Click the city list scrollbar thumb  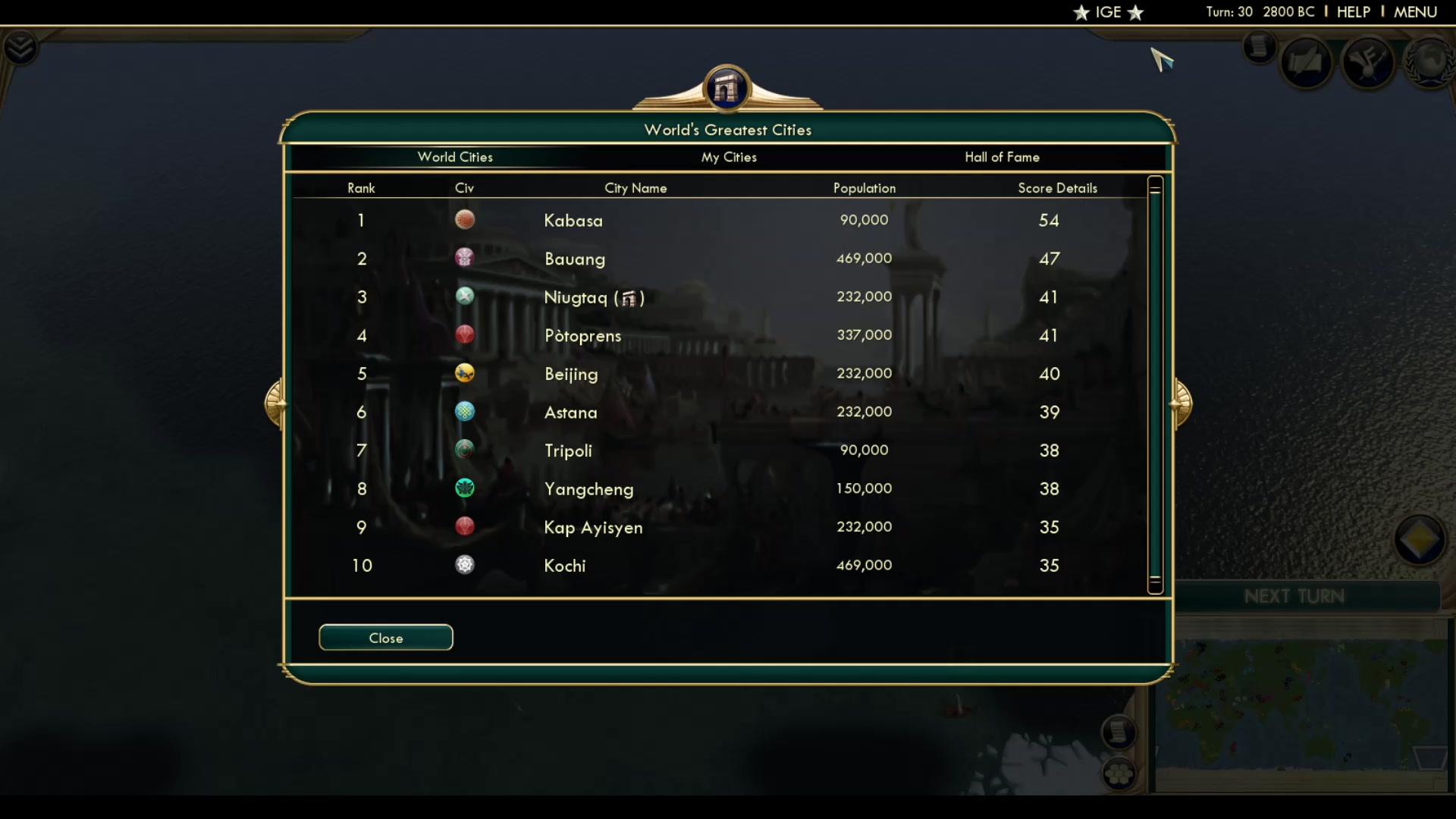(x=1155, y=383)
